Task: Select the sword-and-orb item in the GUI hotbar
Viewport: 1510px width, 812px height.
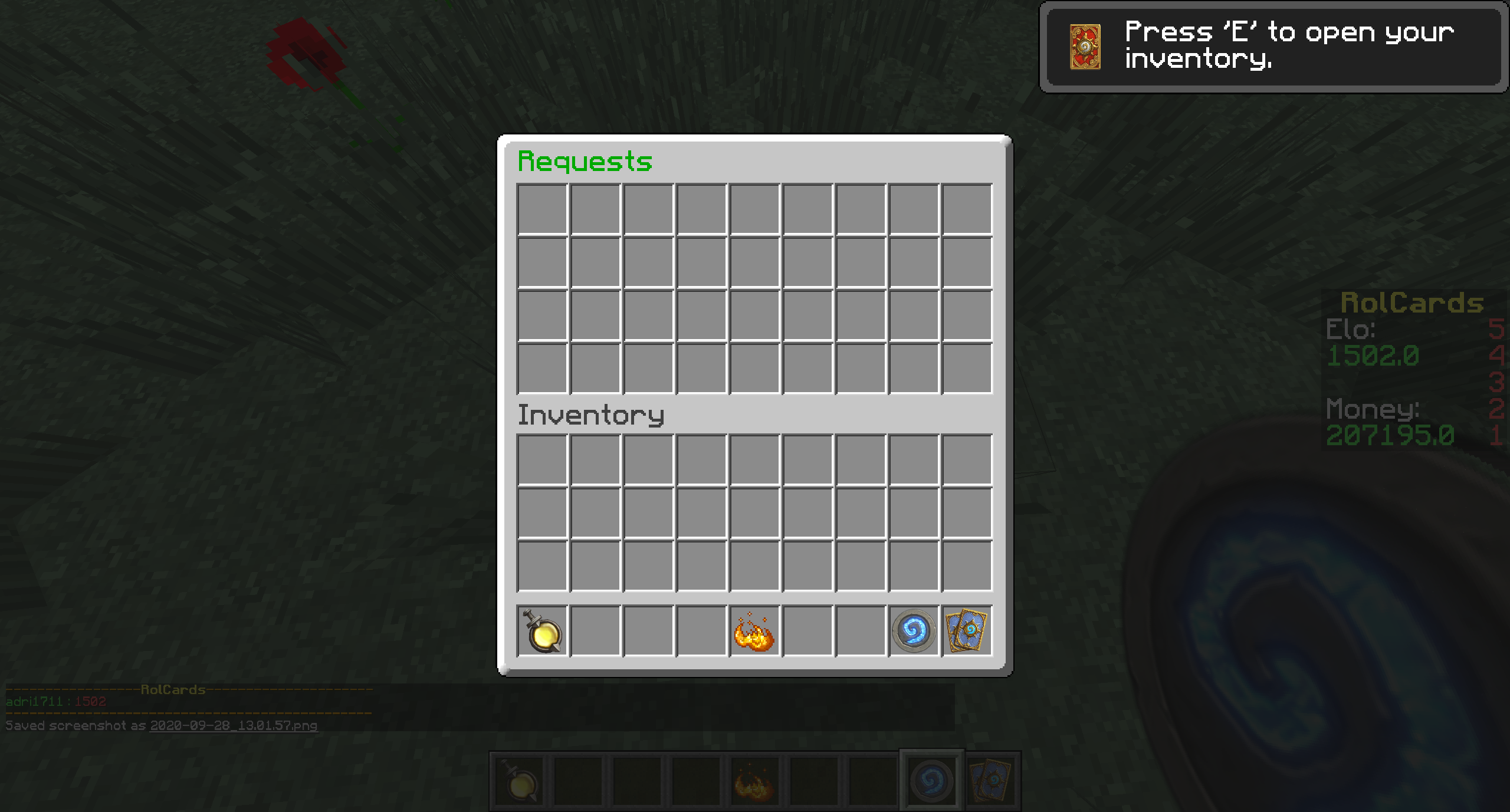Action: [x=541, y=633]
